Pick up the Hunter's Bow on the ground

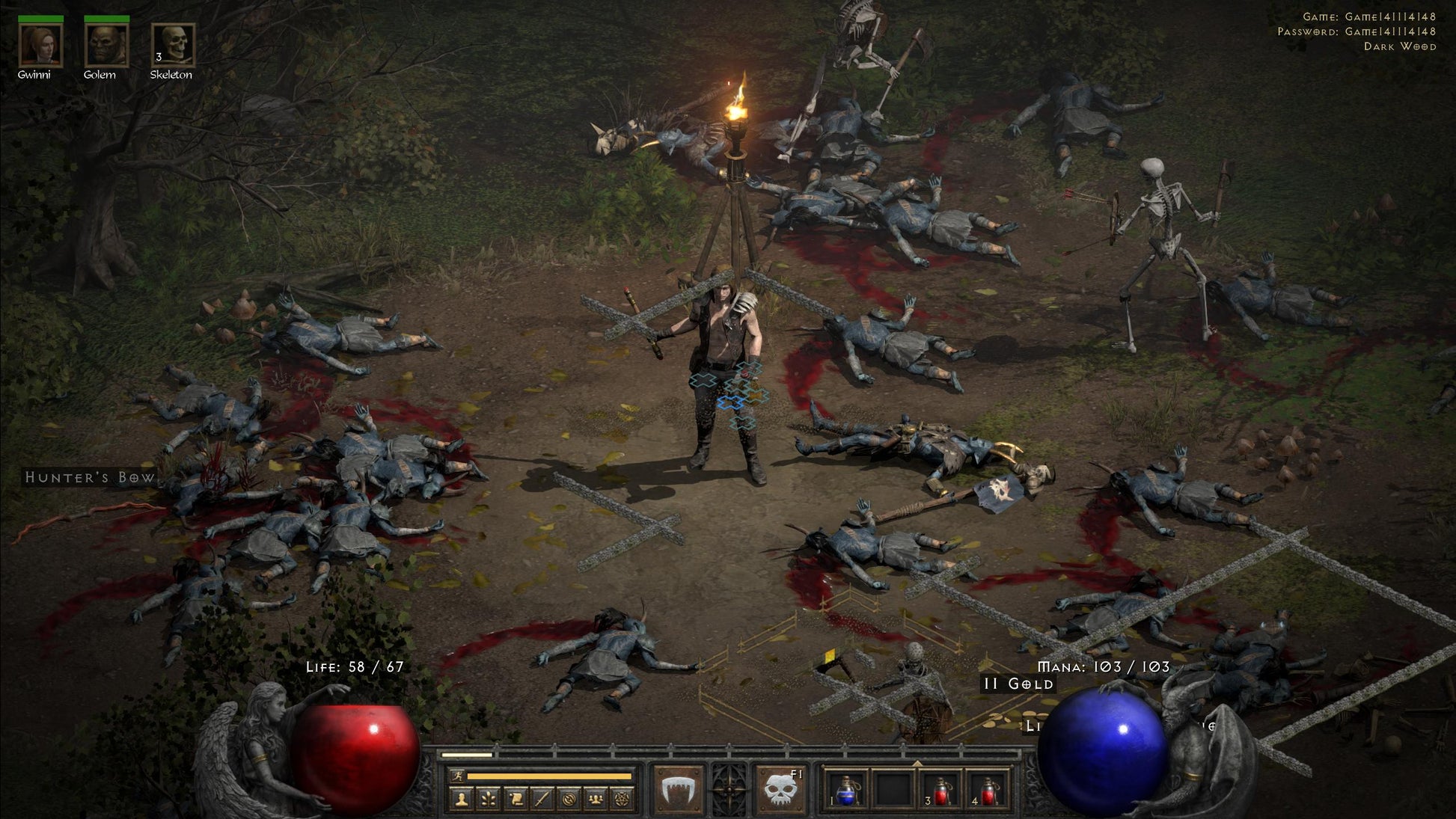tap(90, 476)
